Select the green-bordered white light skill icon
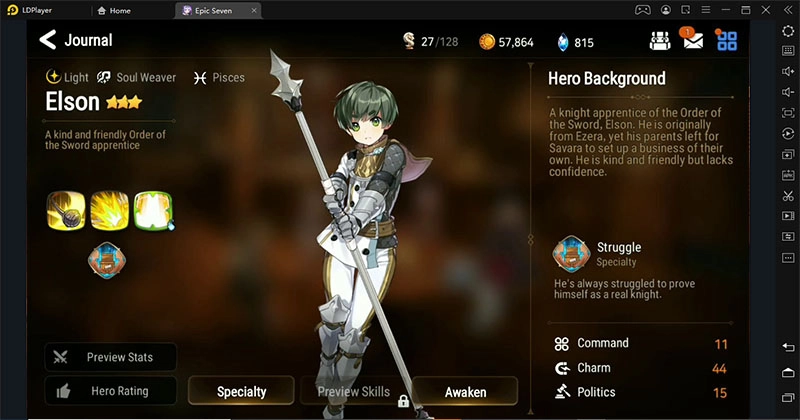Screen dimensions: 800x420 tap(153, 210)
